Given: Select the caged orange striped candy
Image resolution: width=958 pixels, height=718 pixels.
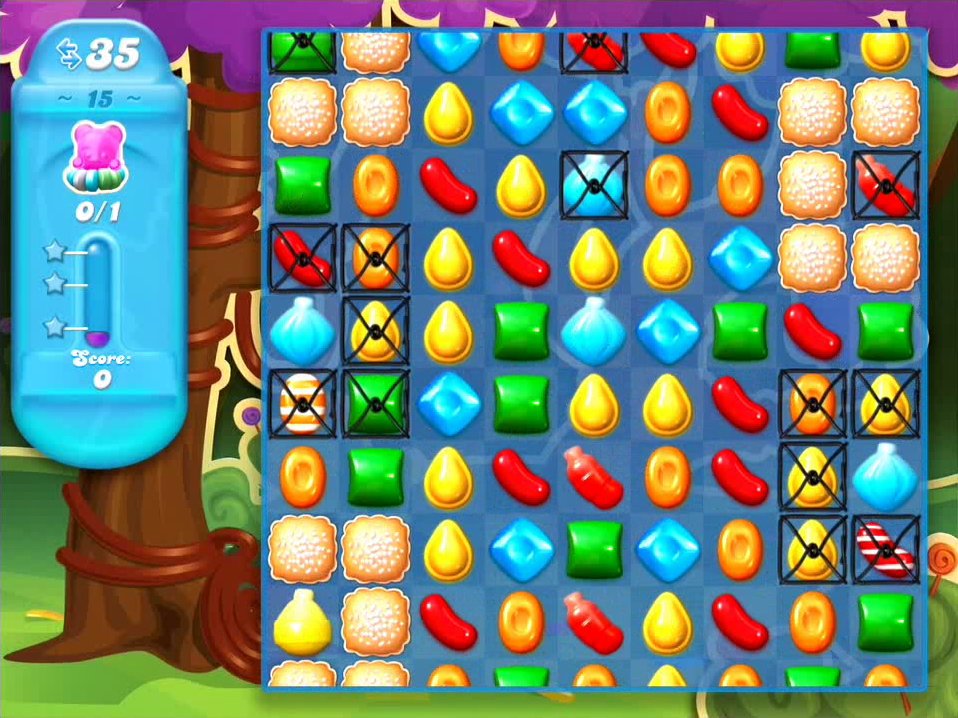Looking at the screenshot, I should point(303,403).
